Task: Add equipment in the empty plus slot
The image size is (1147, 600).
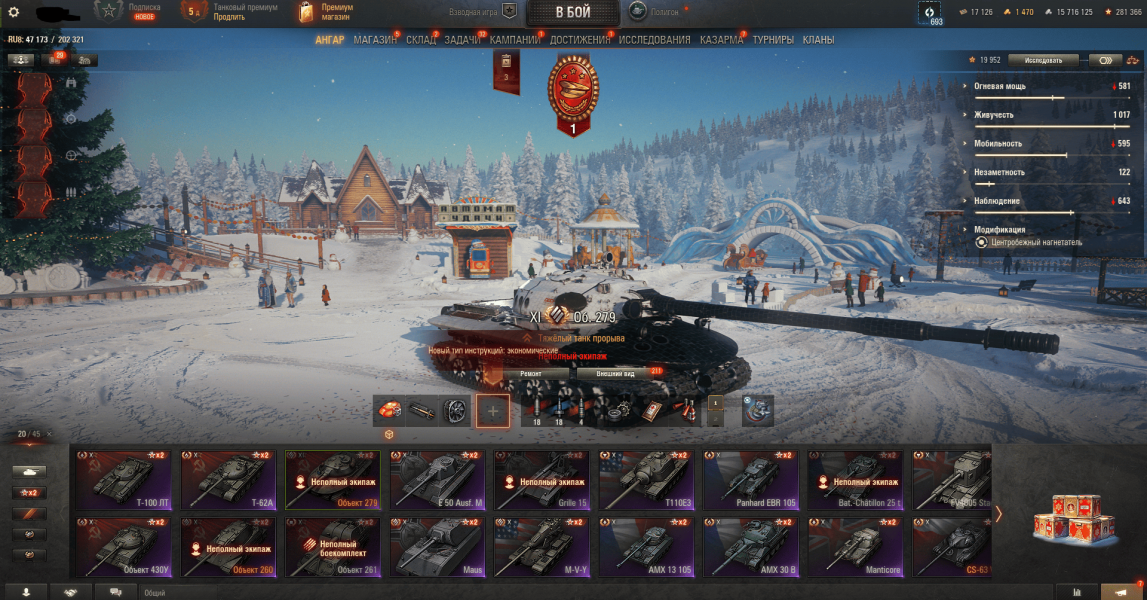Action: coord(493,410)
